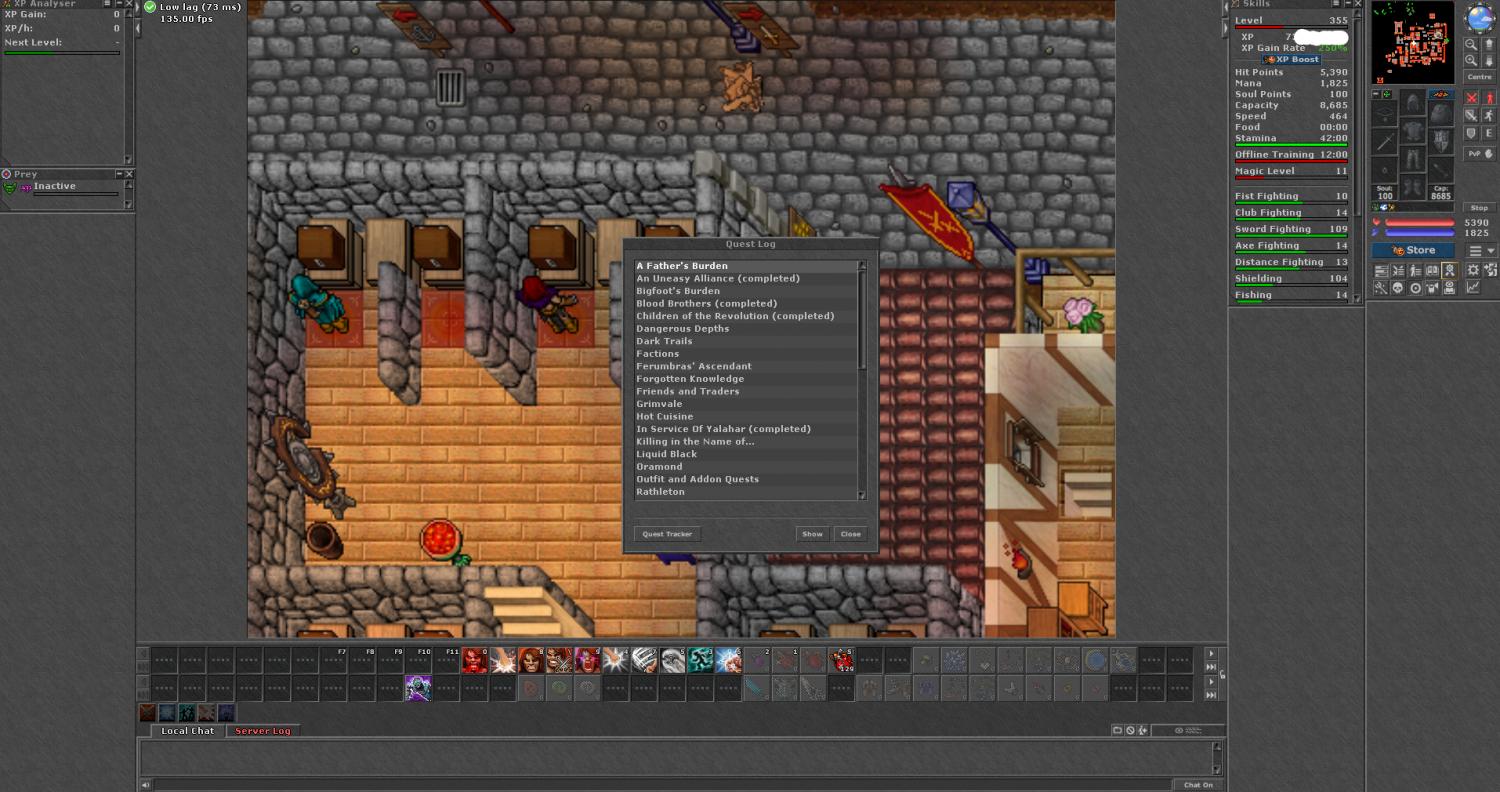The width and height of the screenshot is (1500, 792).
Task: Use the purple ghost figure hotbar slot
Action: 418,688
